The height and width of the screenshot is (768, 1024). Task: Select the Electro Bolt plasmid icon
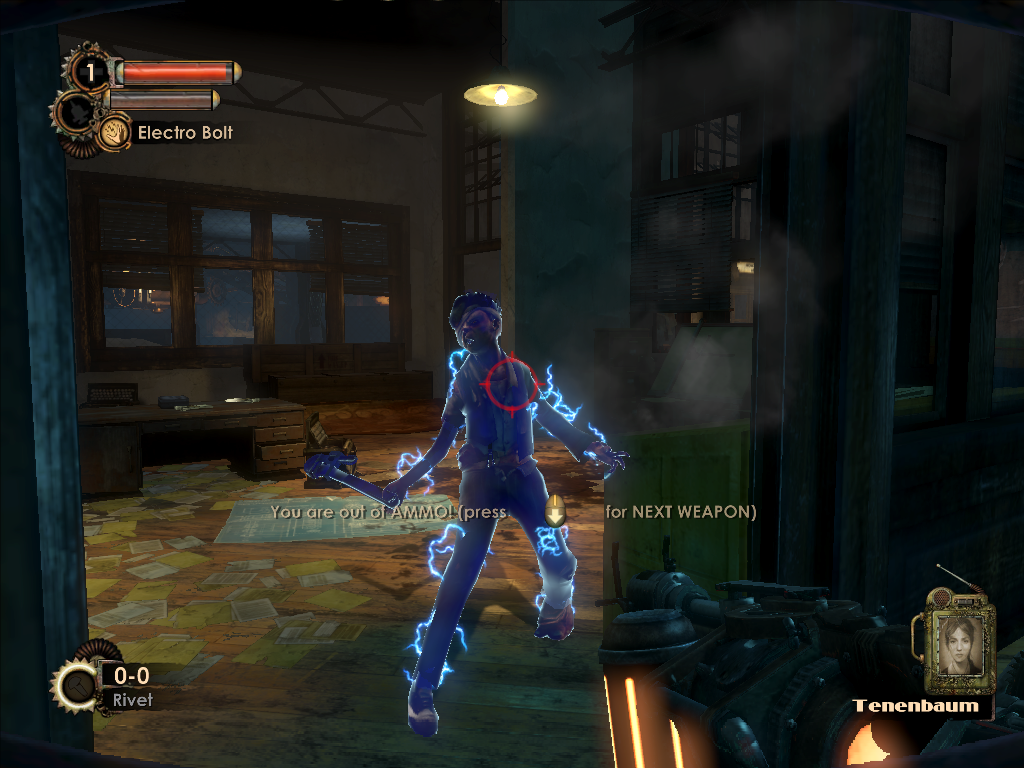pos(115,131)
